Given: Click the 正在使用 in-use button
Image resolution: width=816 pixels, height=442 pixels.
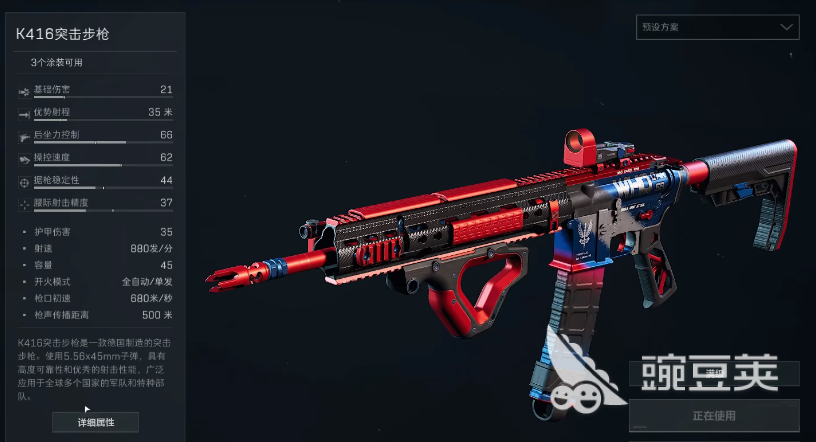Looking at the screenshot, I should click(x=714, y=414).
